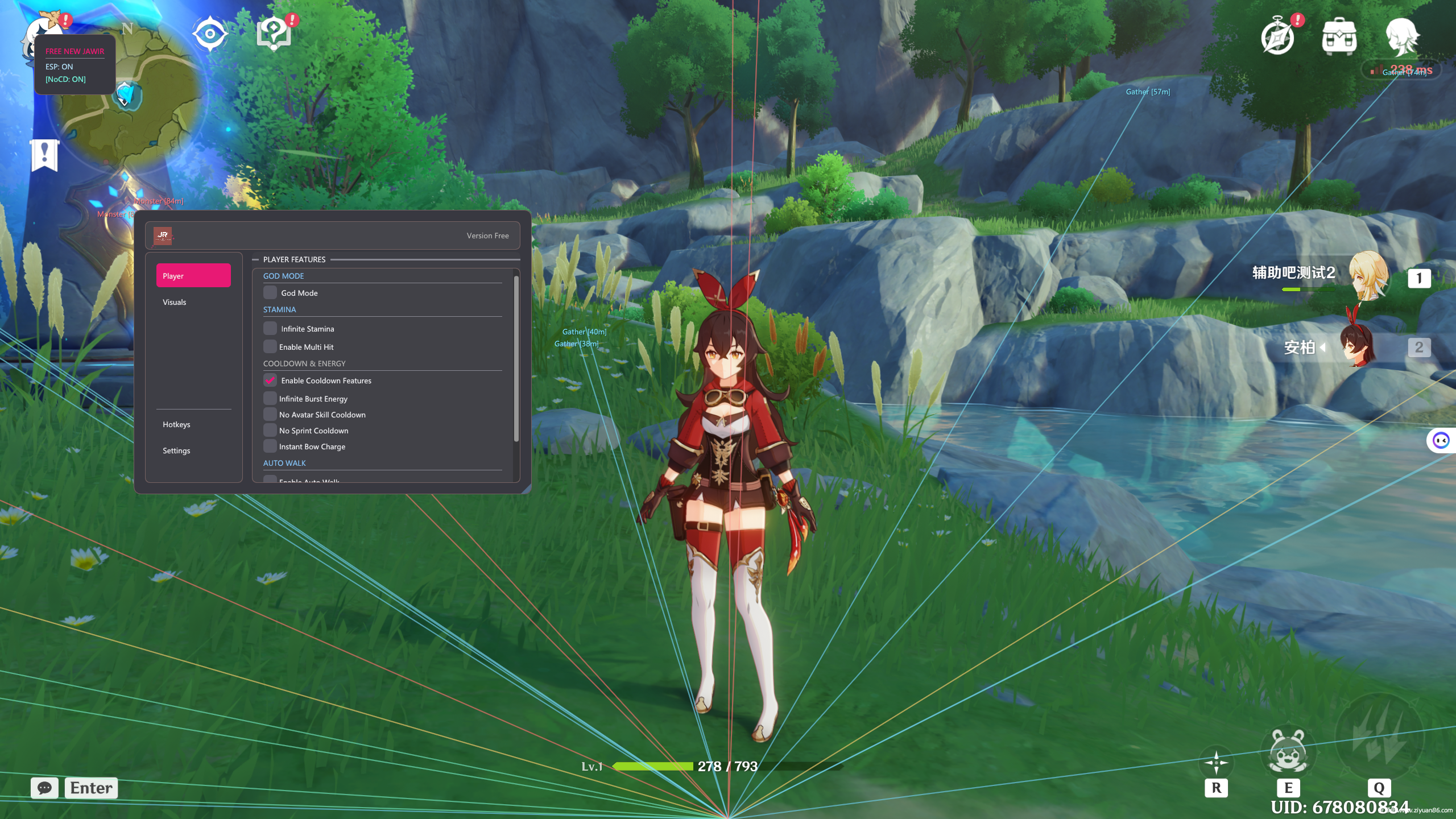Enable Multi Hit checkbox
Image resolution: width=1456 pixels, height=819 pixels.
point(270,347)
